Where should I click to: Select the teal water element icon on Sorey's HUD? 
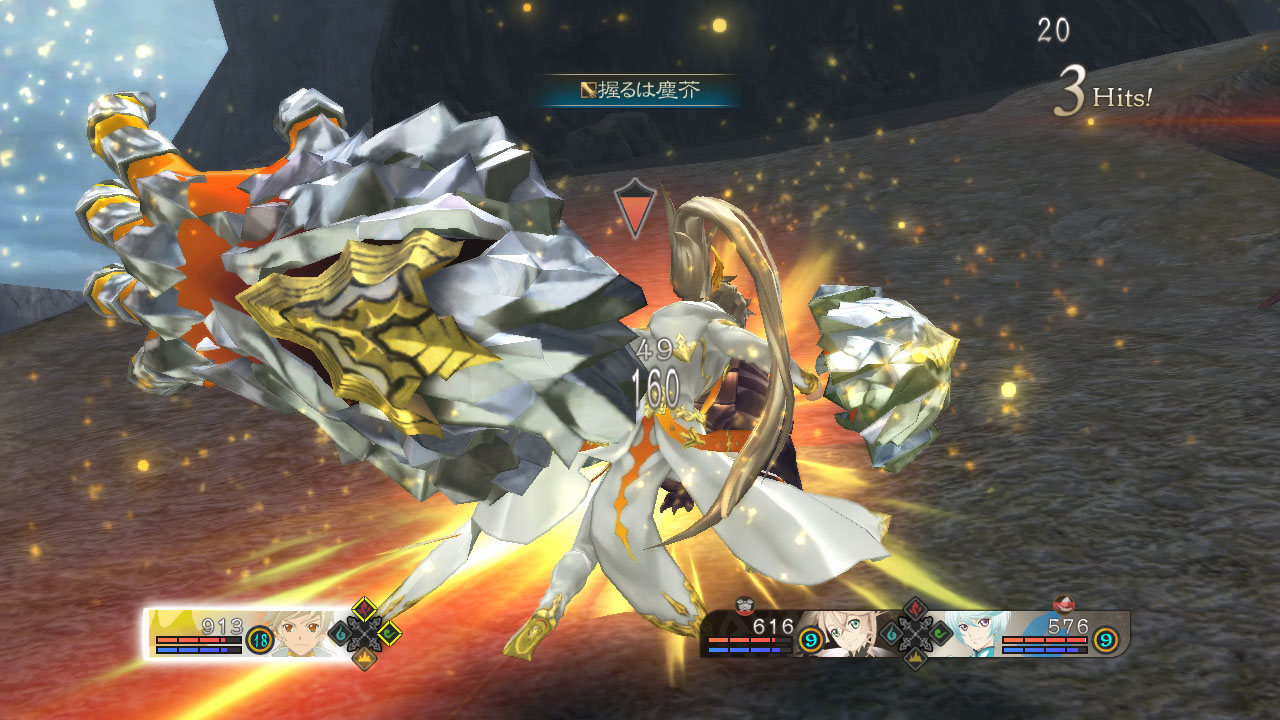(339, 633)
